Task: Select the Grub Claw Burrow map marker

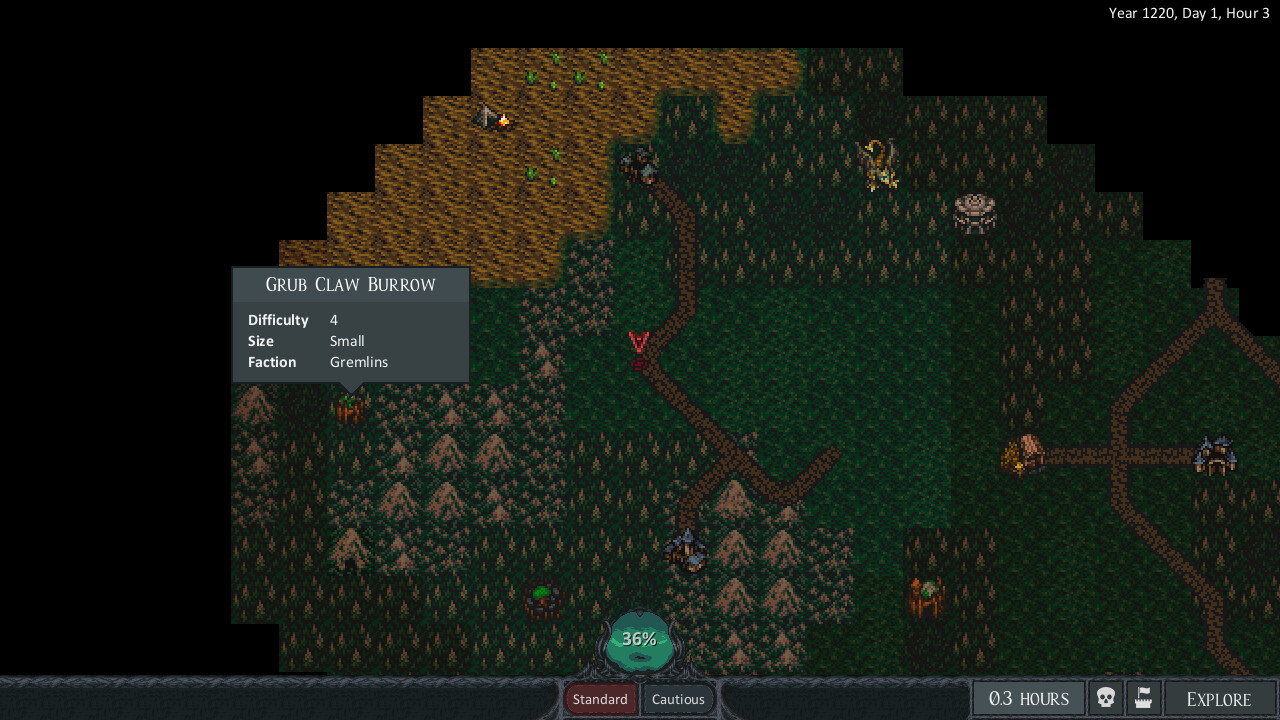Action: (x=349, y=408)
